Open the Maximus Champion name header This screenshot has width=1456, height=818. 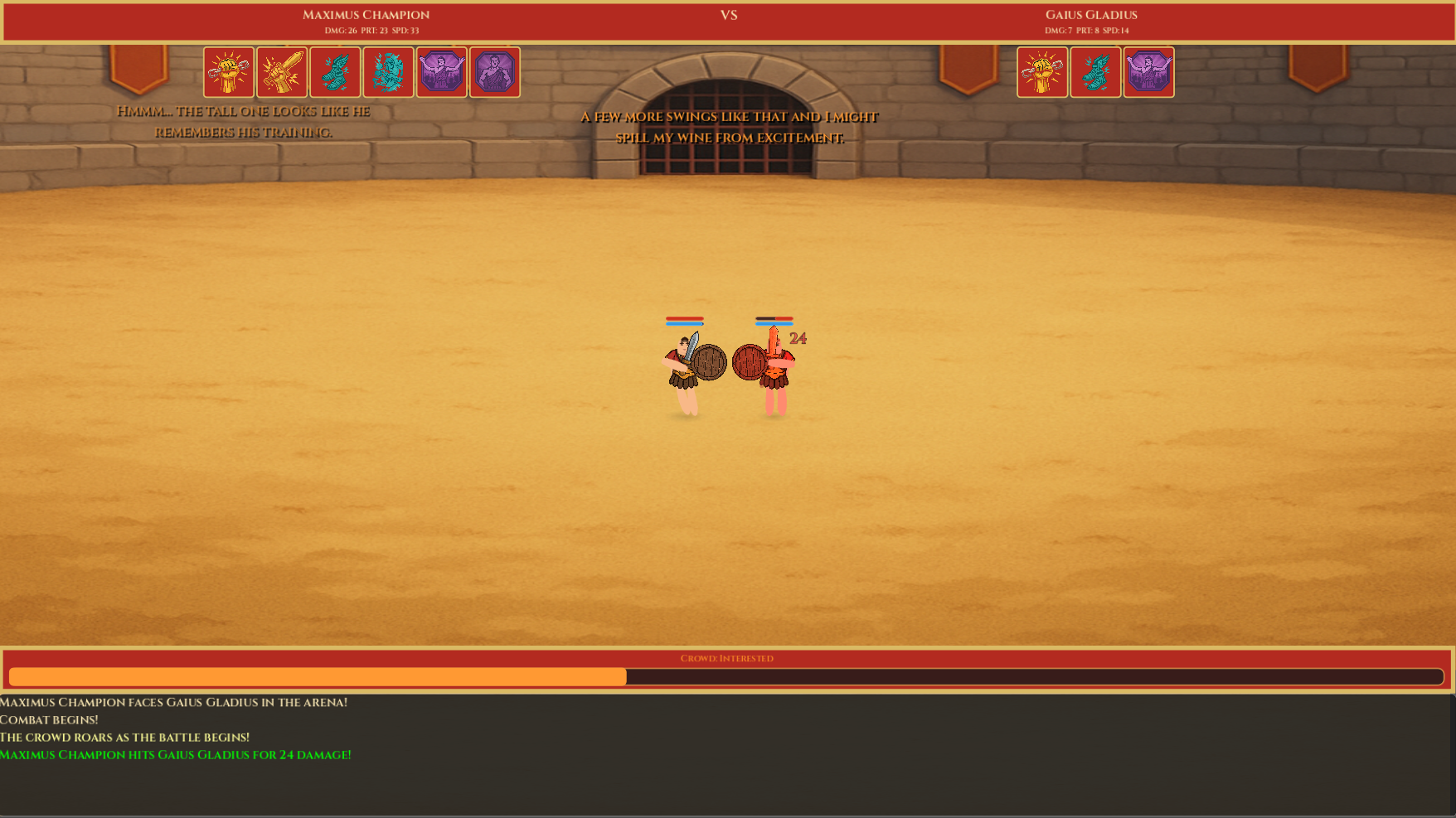[366, 14]
